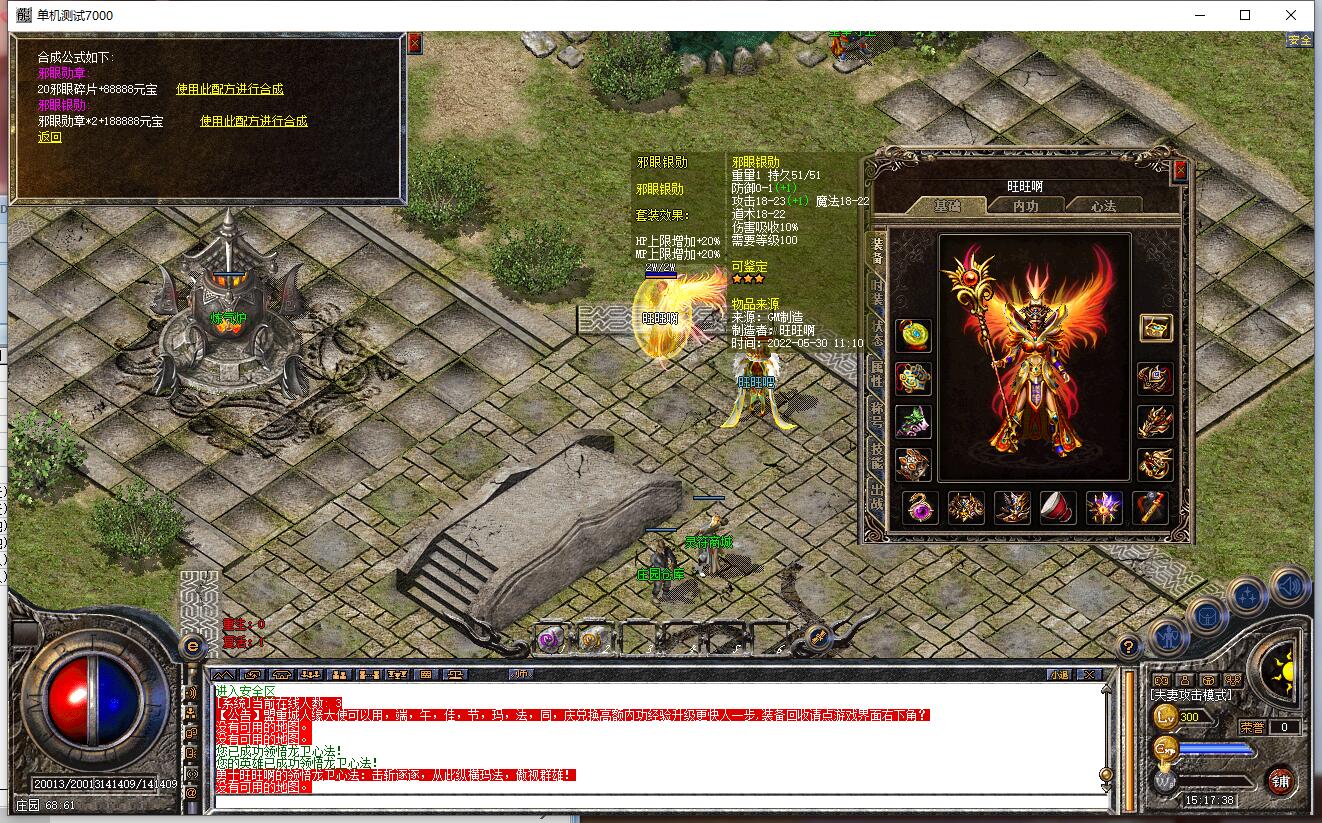1322x823 pixels.
Task: Open the 铺 shop button
Action: tap(1278, 779)
